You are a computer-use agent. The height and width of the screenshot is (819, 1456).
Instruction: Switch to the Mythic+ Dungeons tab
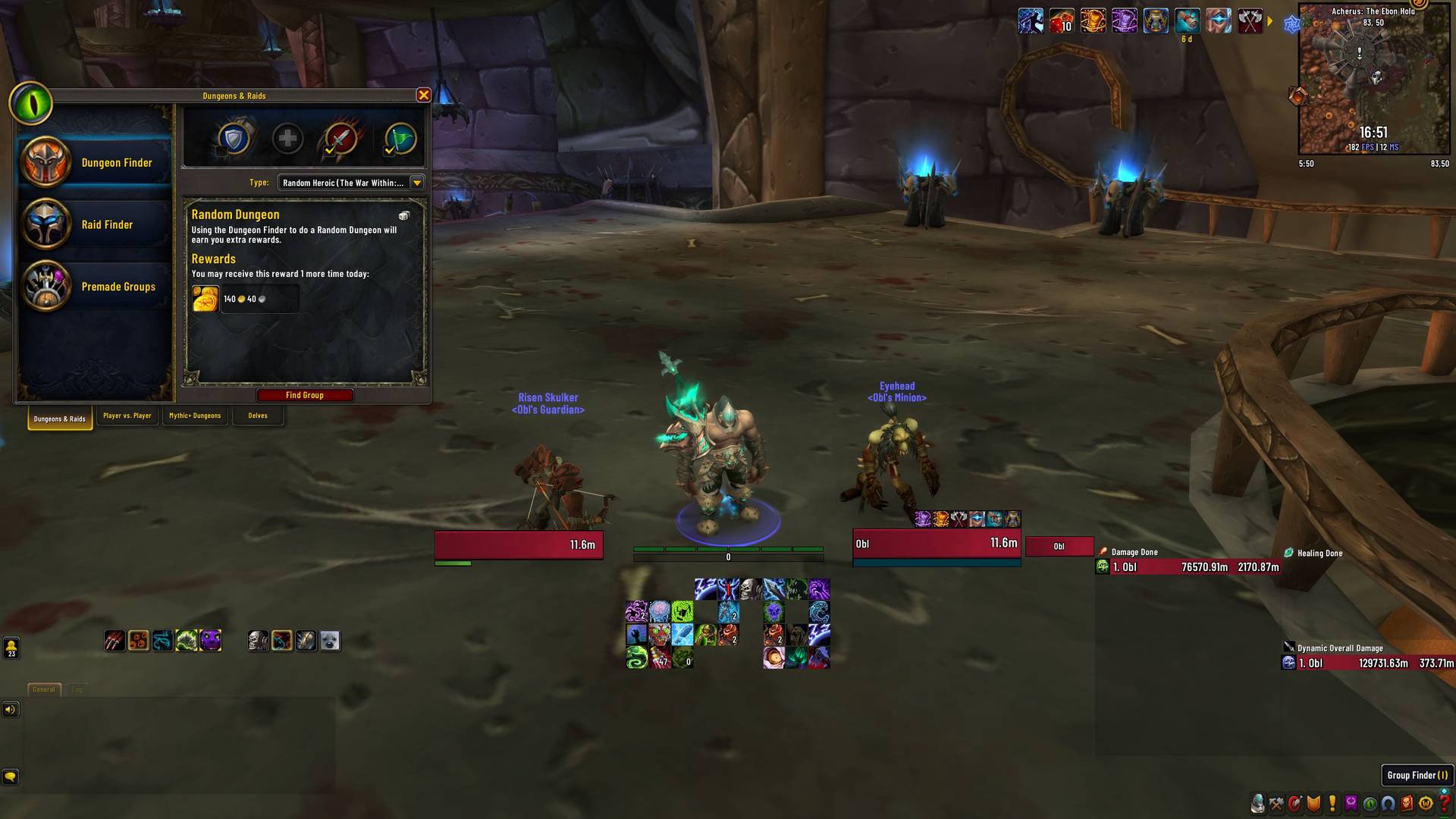pyautogui.click(x=196, y=416)
